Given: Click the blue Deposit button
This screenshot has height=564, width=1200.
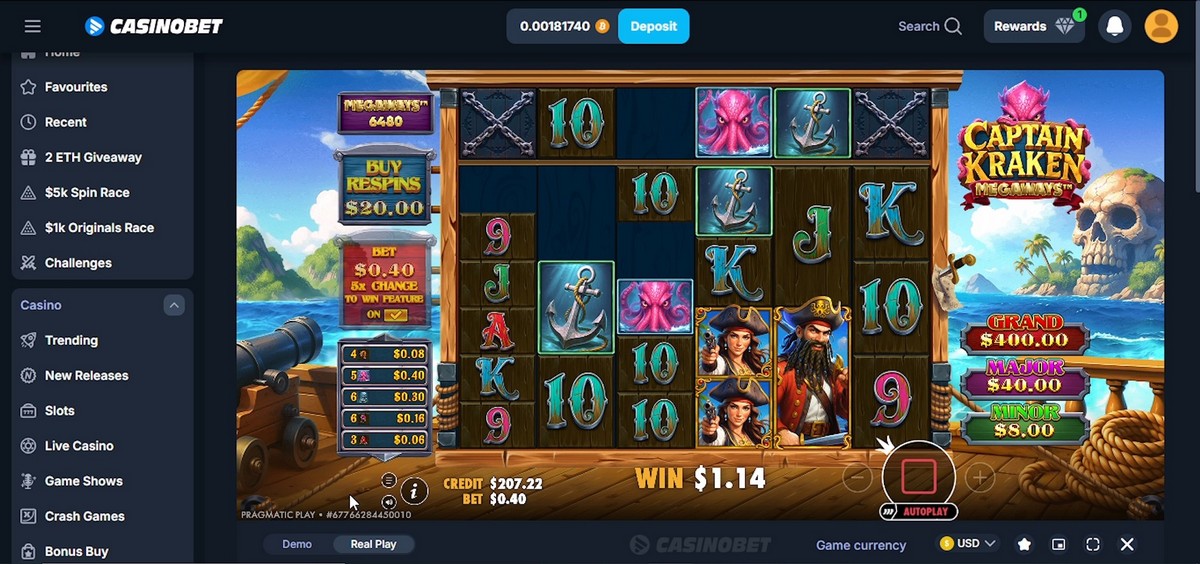Looking at the screenshot, I should pos(654,26).
